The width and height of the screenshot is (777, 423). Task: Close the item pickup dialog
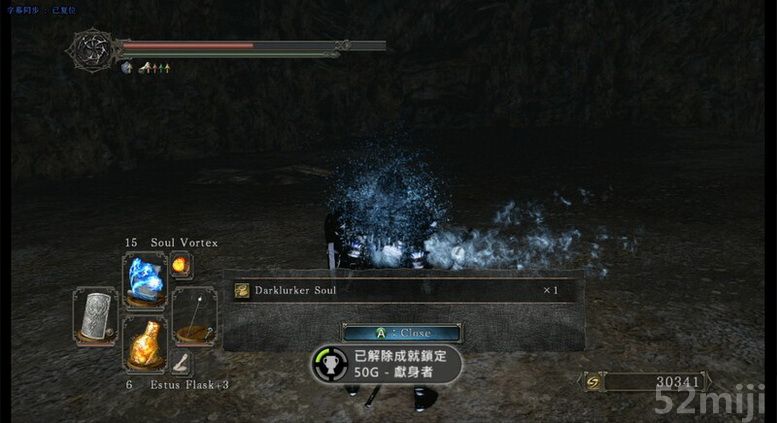401,333
